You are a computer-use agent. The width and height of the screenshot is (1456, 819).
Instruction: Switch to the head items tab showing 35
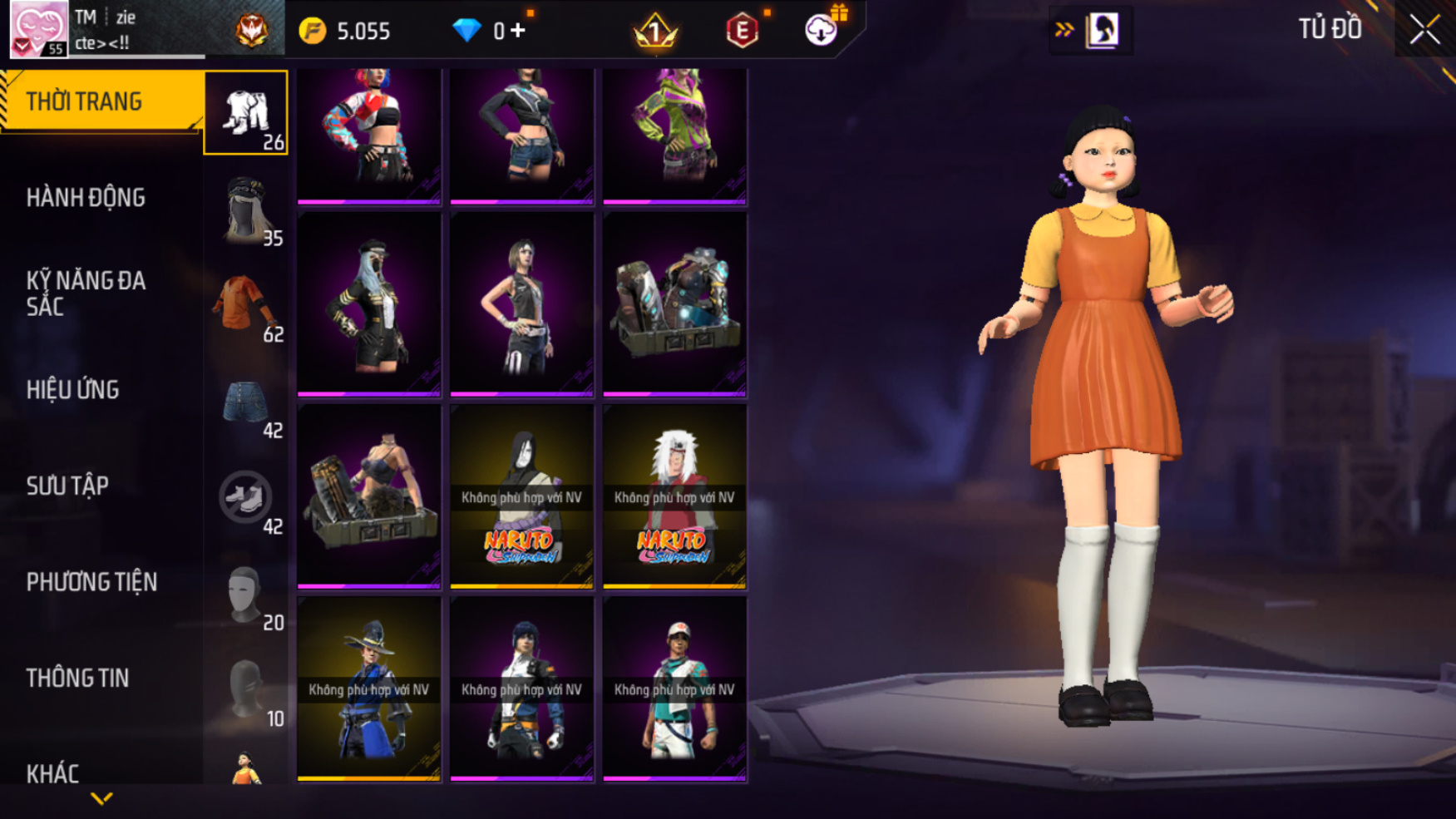[246, 210]
